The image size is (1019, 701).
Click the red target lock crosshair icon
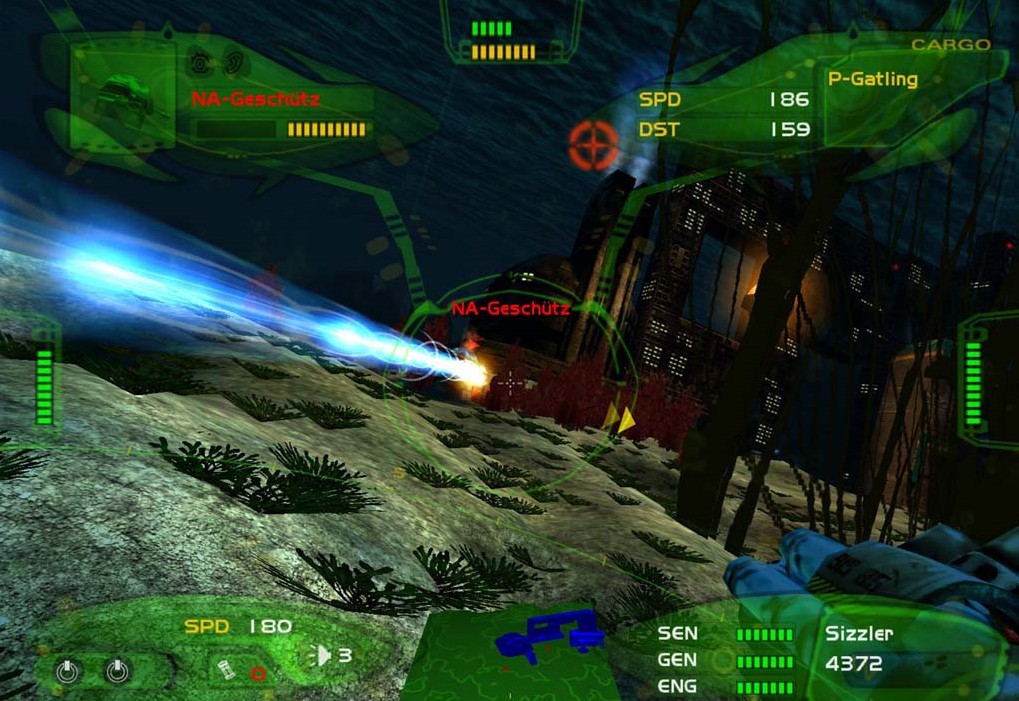tap(593, 146)
